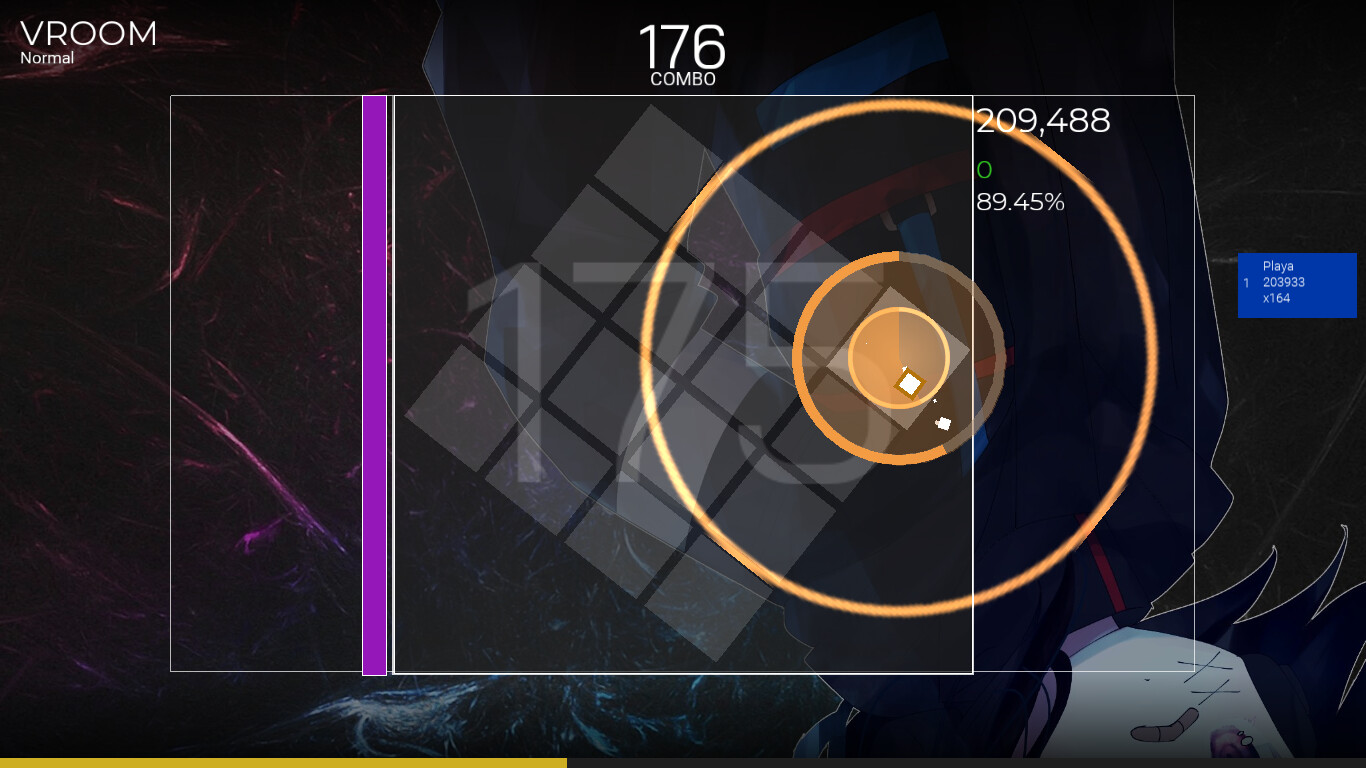Click the x164 combo in the leaderboard panel

(x=1276, y=297)
